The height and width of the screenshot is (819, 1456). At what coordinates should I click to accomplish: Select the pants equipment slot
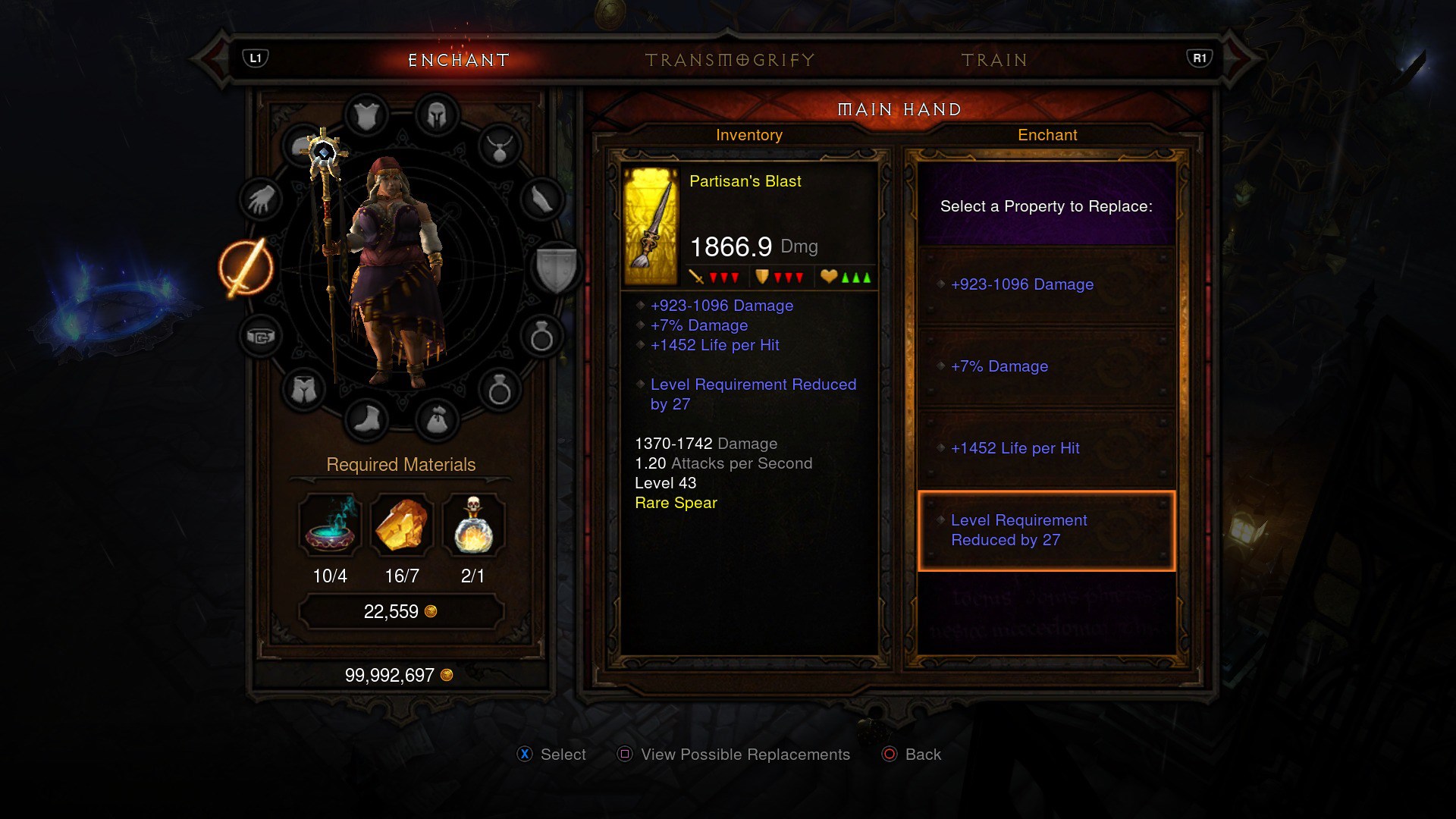click(304, 390)
